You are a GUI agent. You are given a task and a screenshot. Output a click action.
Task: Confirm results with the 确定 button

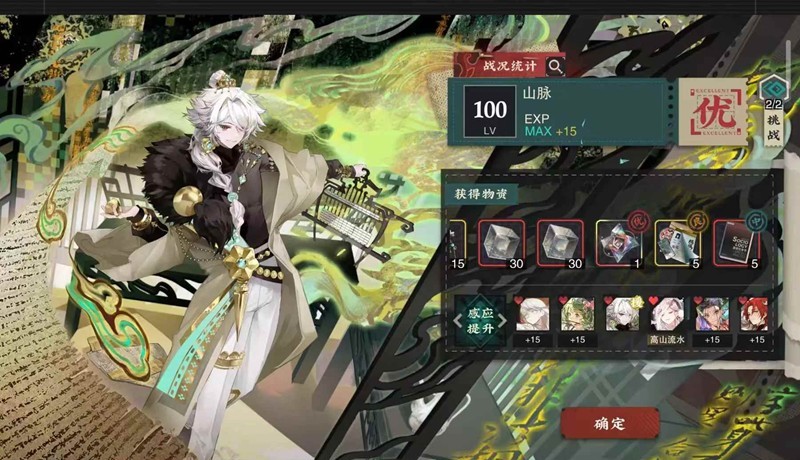609,423
